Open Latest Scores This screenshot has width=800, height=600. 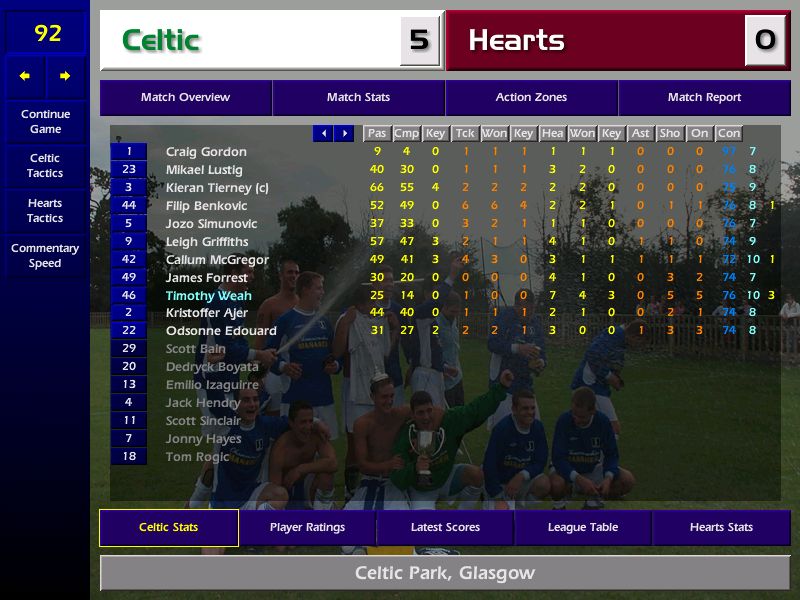445,528
